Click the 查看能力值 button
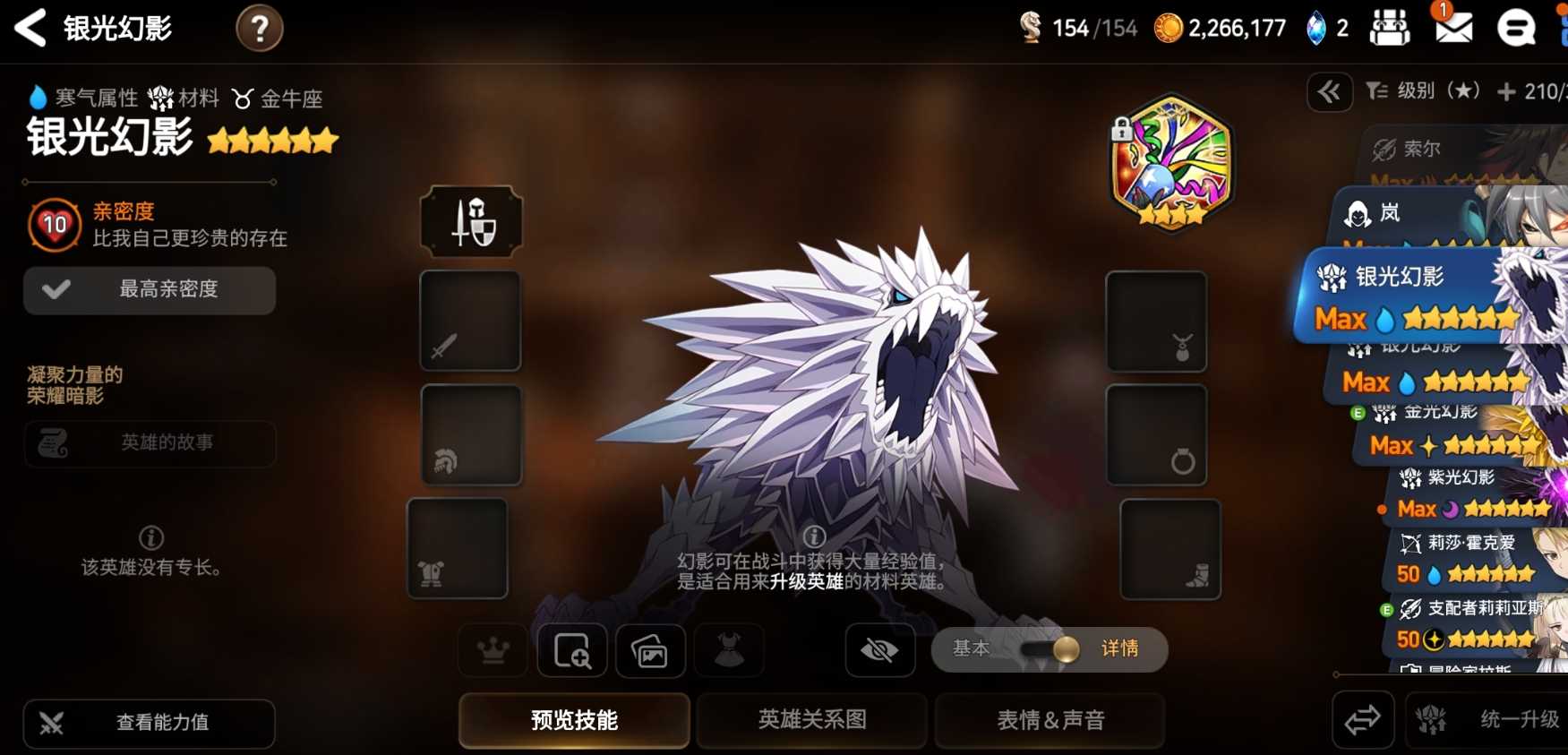1568x755 pixels. pos(149,724)
